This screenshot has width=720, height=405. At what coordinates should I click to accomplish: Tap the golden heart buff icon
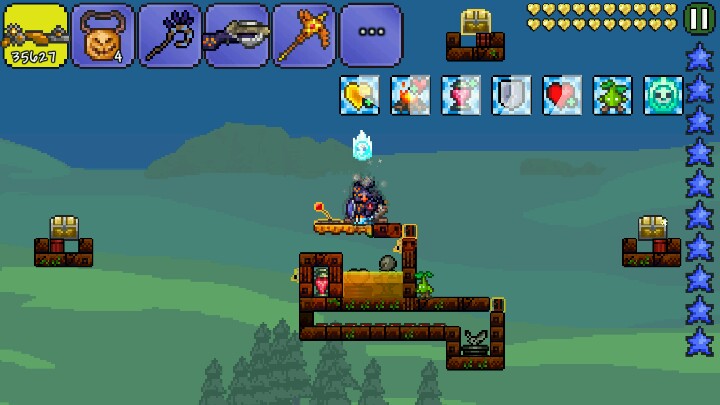[x=359, y=95]
